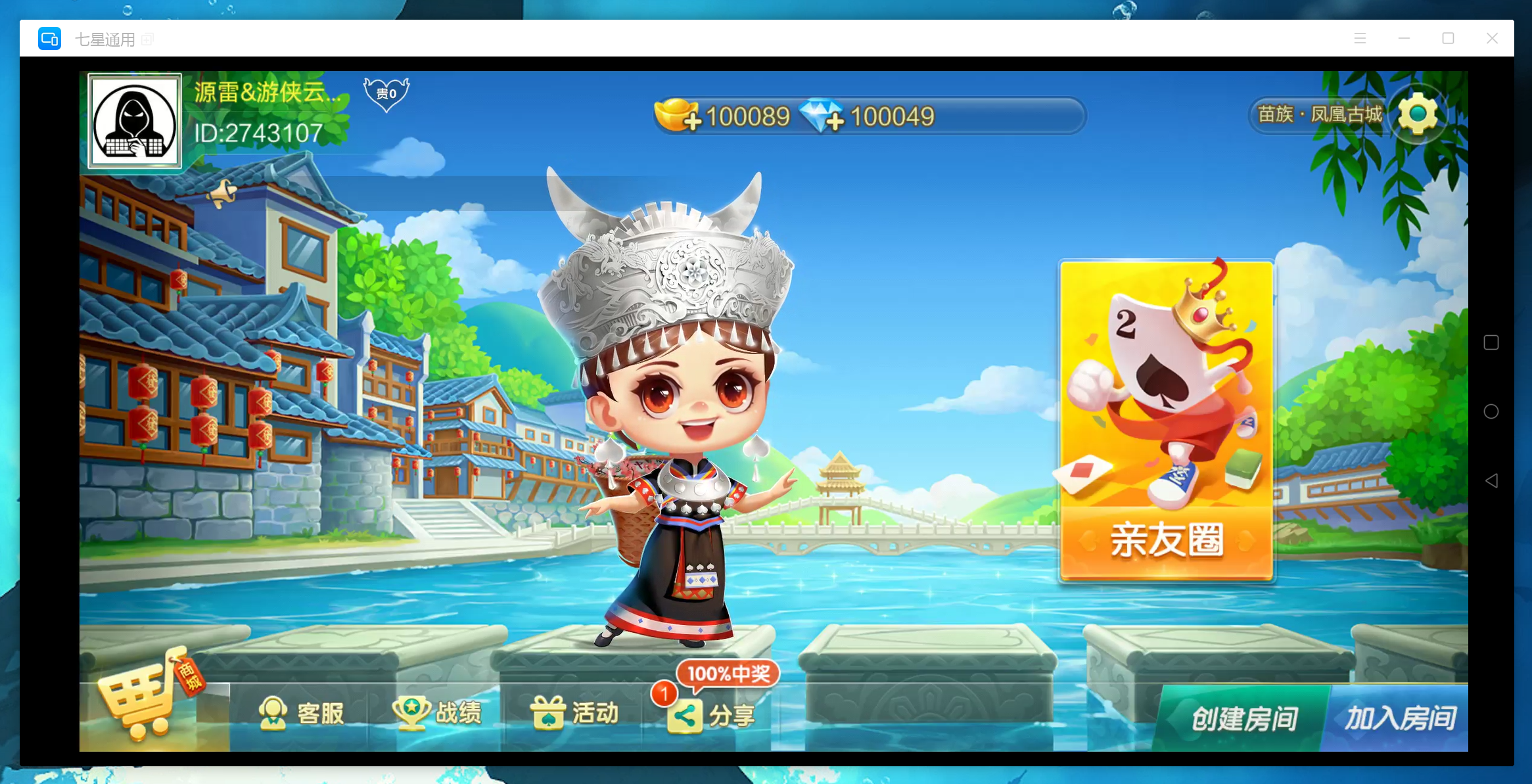
Task: Open the 亲友圈 friends circle card
Action: coord(1167,421)
